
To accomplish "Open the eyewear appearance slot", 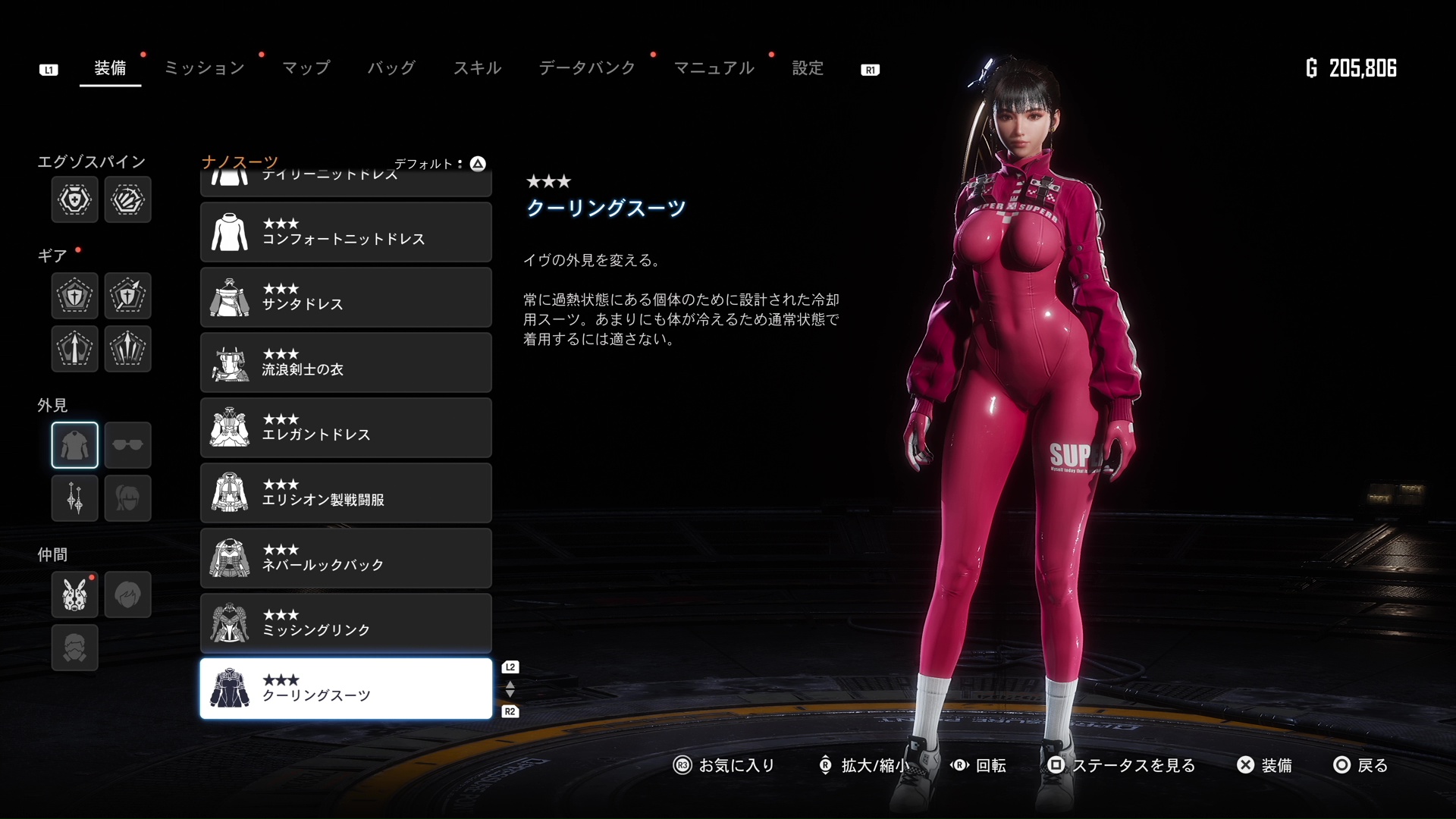I will click(x=127, y=445).
